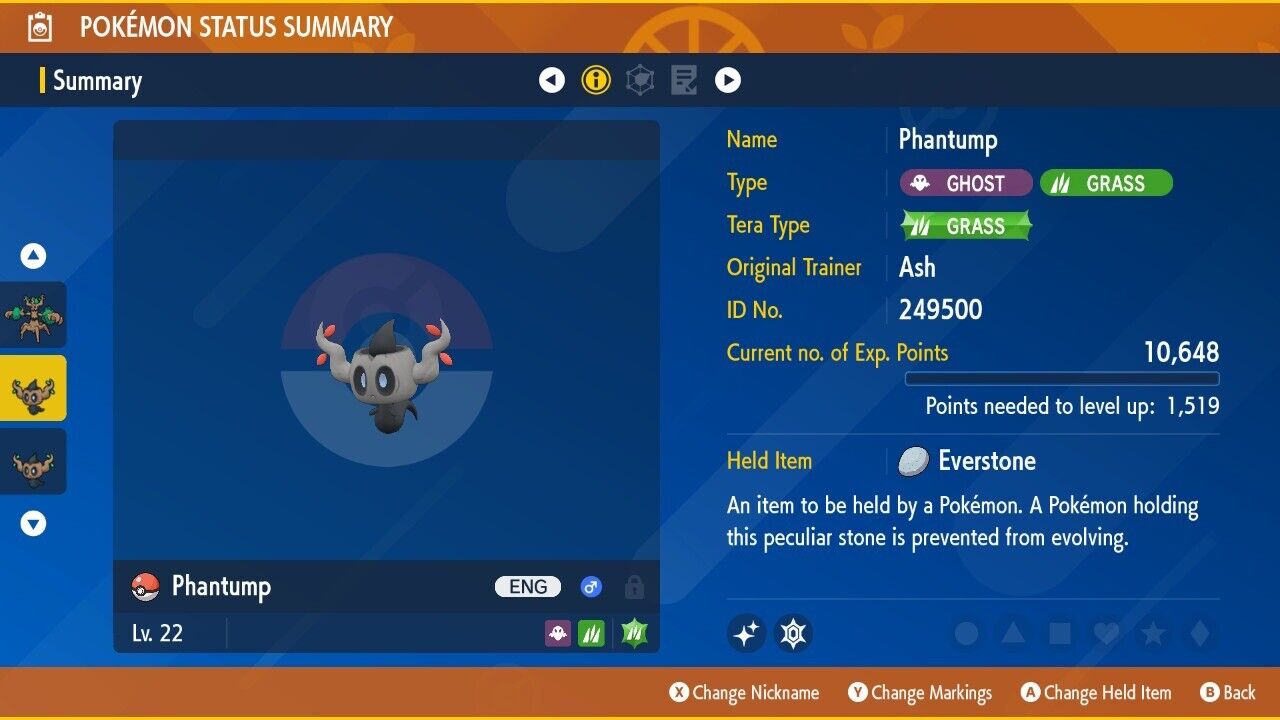Toggle the circle marking
Viewport: 1280px width, 720px height.
pos(967,633)
